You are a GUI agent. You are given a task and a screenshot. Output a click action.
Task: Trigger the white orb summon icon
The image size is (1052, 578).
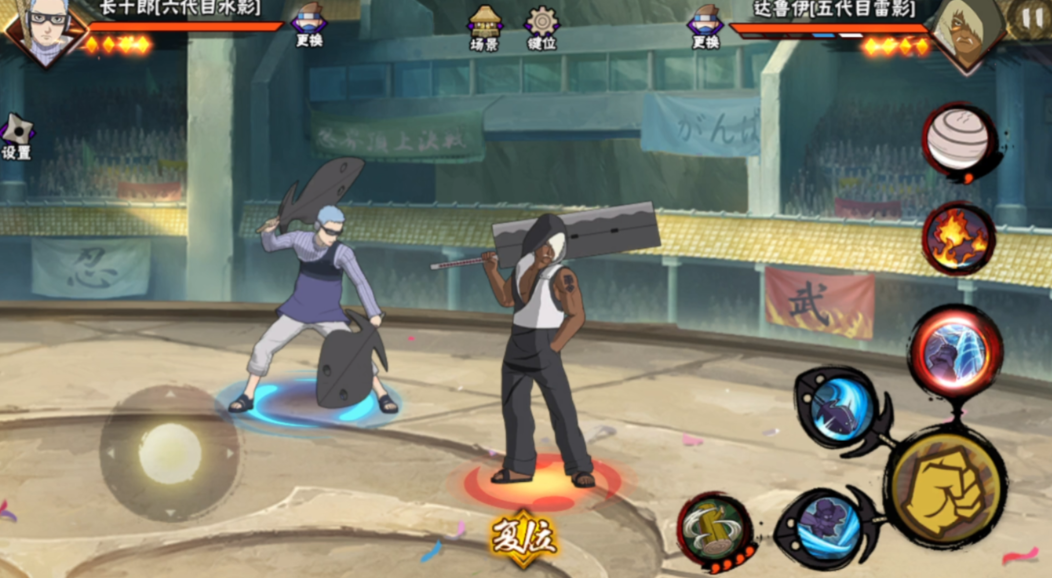click(x=958, y=142)
